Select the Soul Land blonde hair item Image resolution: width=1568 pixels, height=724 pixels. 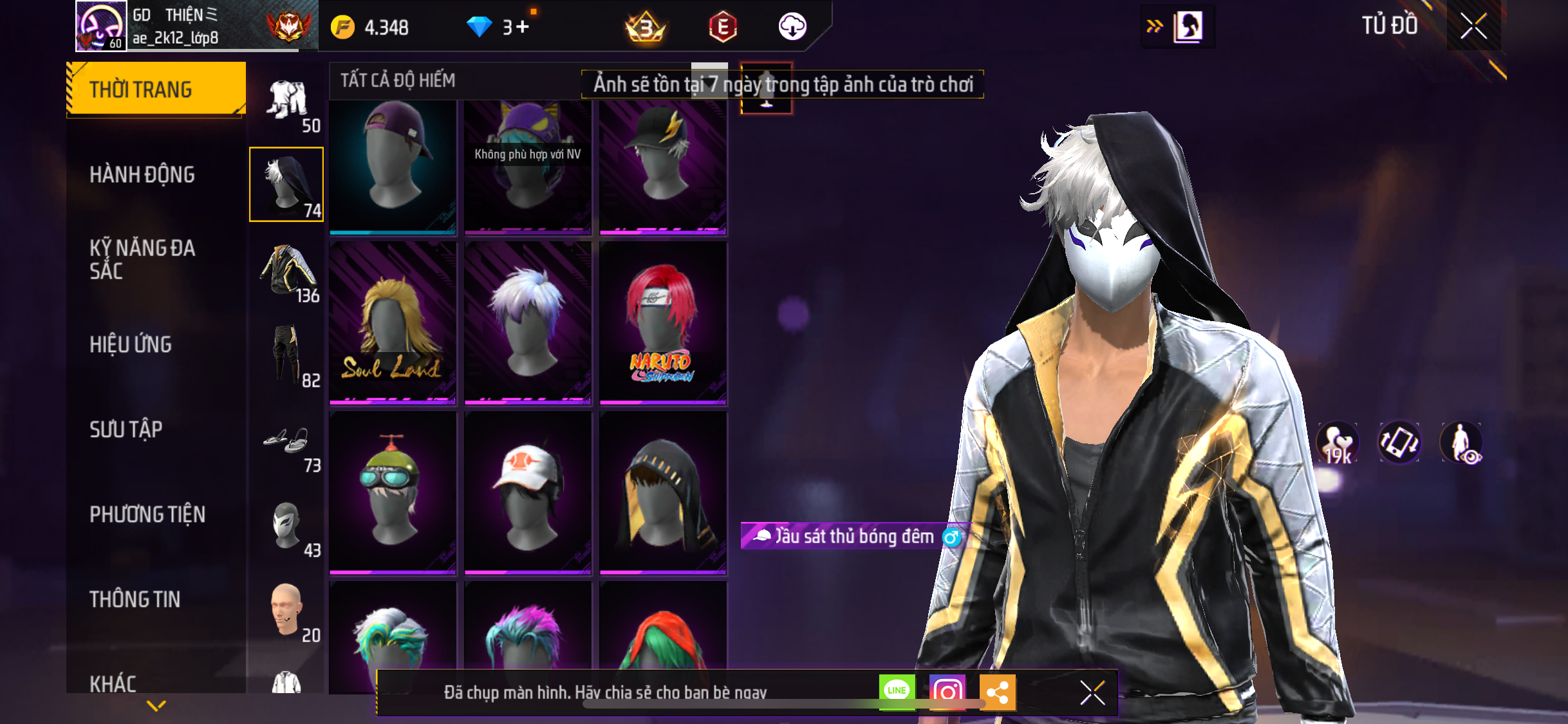(x=393, y=323)
